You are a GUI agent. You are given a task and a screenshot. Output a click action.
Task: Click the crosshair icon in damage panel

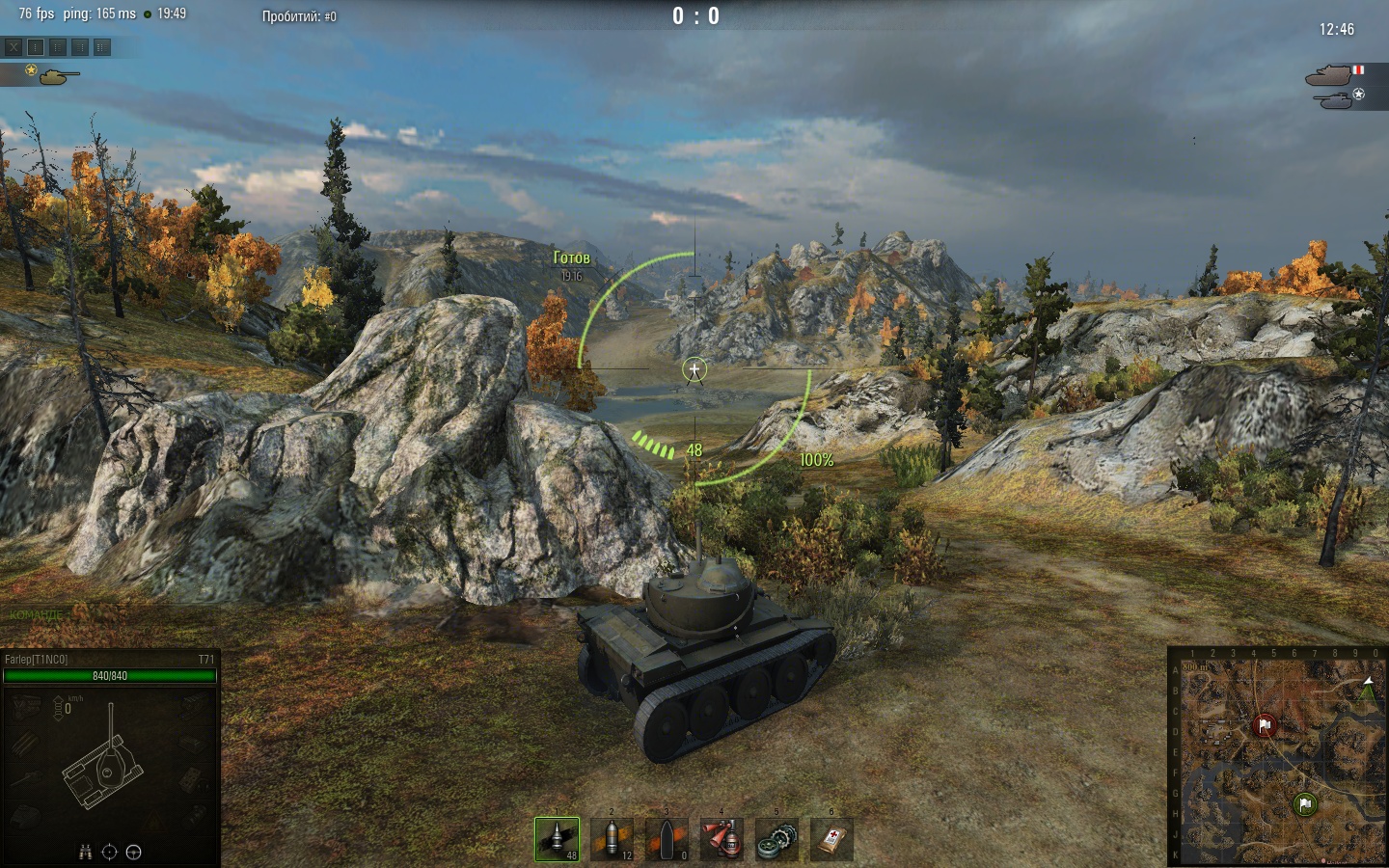109,852
